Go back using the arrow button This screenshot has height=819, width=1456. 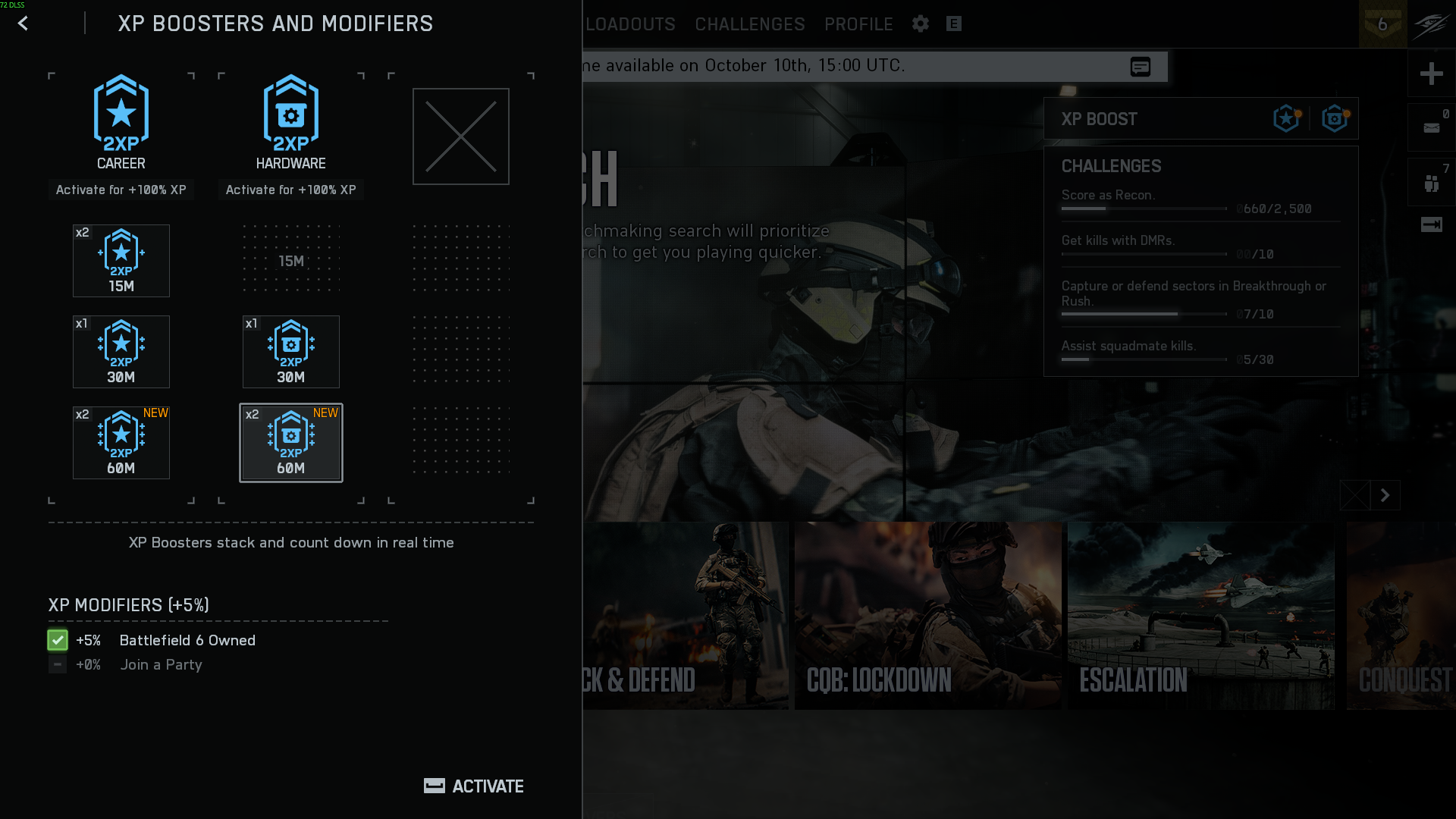23,24
